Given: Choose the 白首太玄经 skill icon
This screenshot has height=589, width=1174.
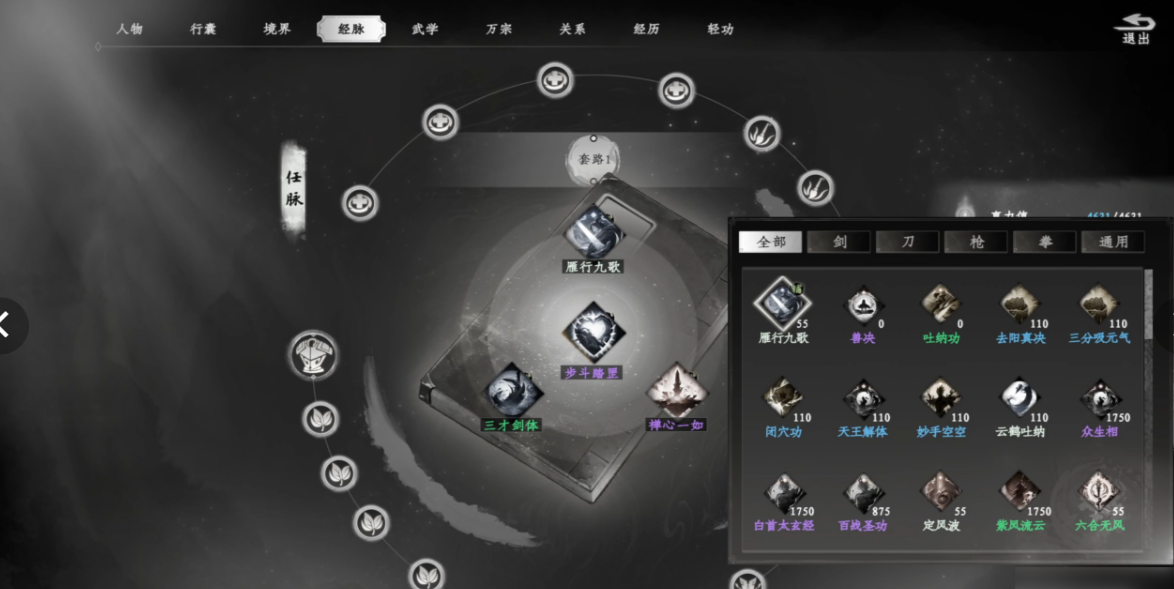Looking at the screenshot, I should (784, 494).
